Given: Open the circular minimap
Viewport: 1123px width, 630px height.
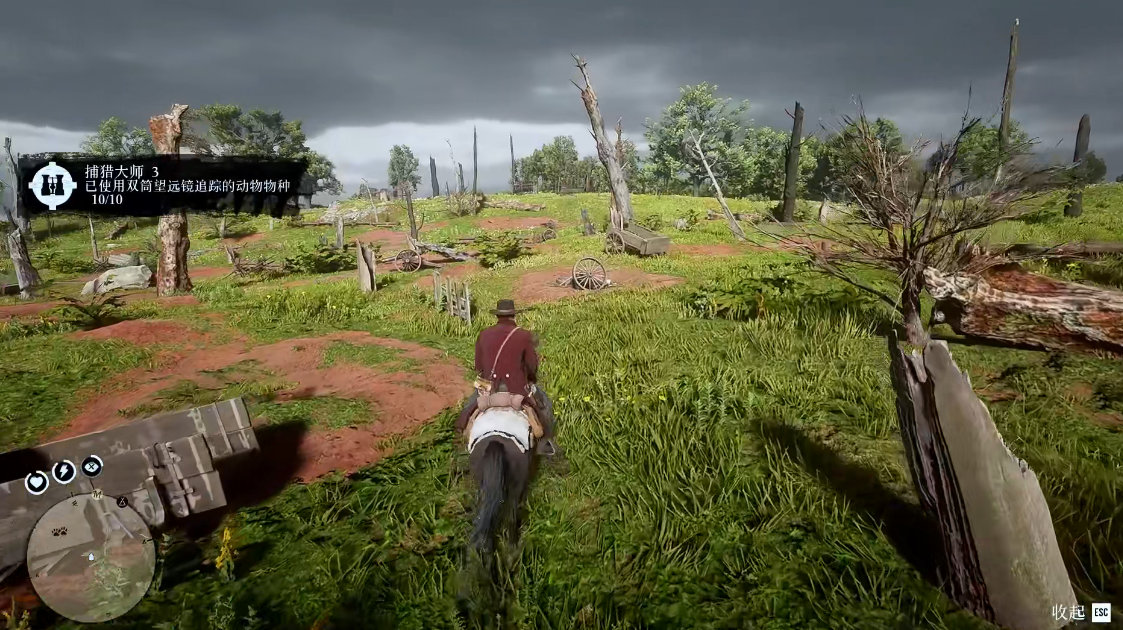Looking at the screenshot, I should click(91, 558).
